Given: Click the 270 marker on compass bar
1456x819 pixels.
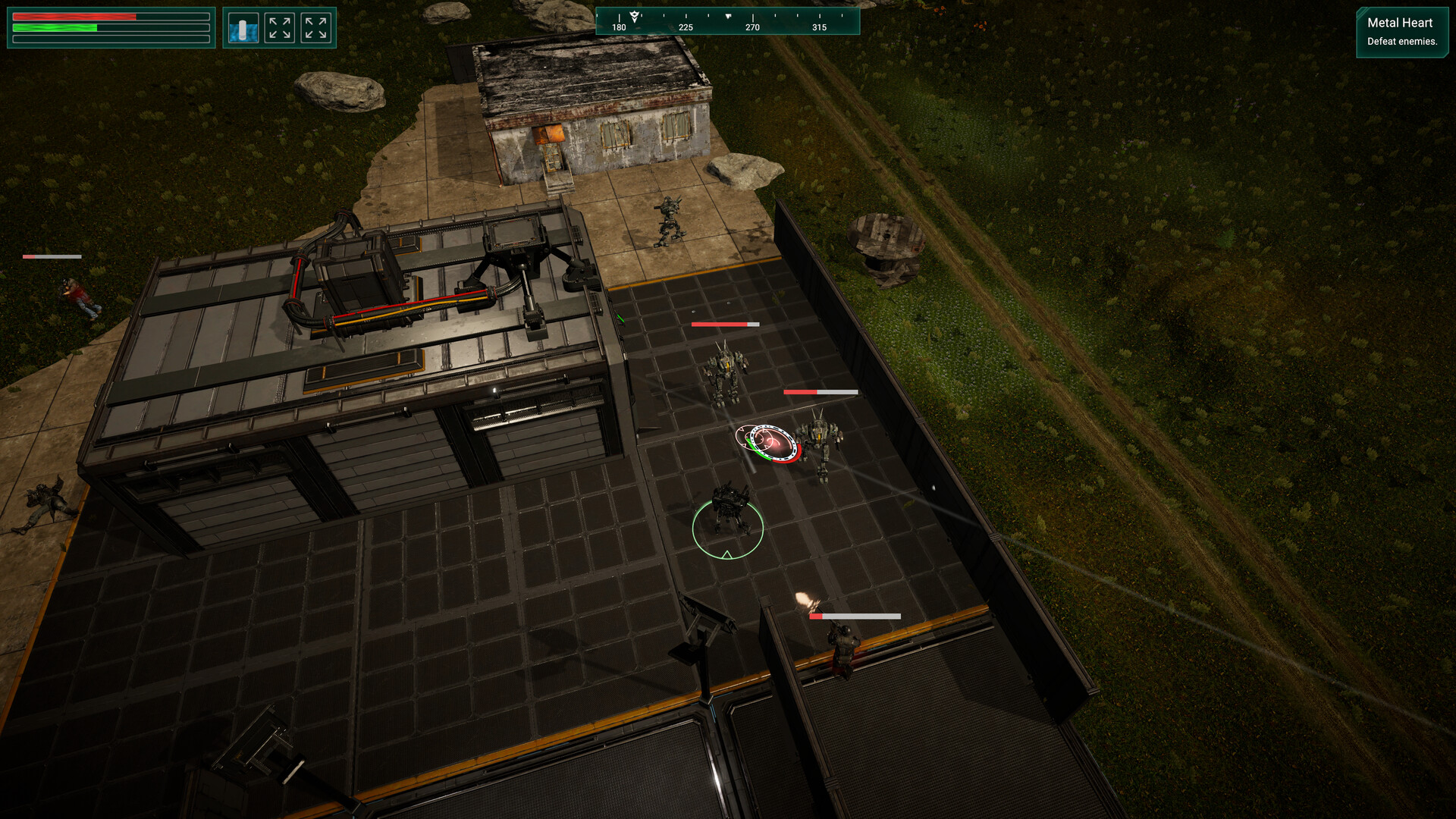Looking at the screenshot, I should (x=752, y=27).
